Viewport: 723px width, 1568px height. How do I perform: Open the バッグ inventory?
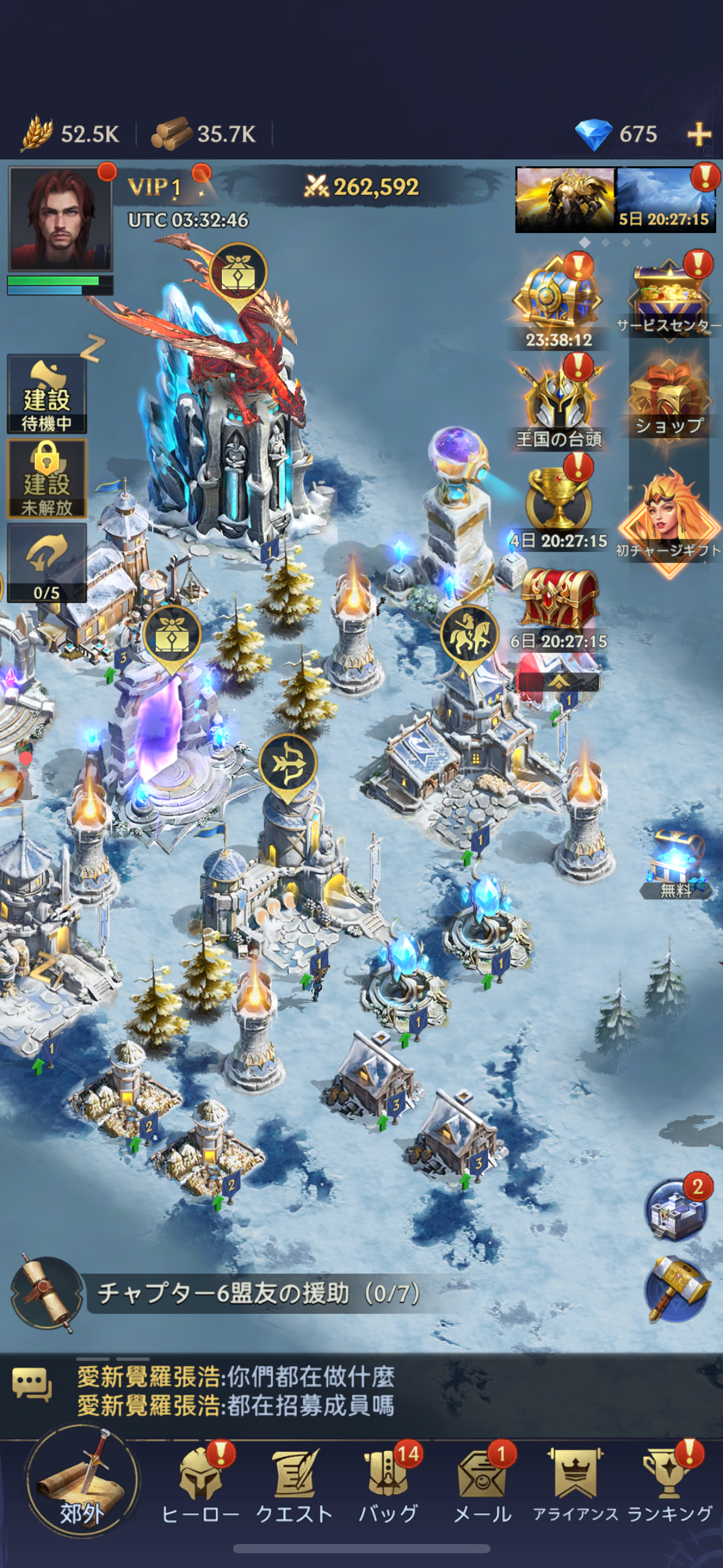(x=388, y=1485)
